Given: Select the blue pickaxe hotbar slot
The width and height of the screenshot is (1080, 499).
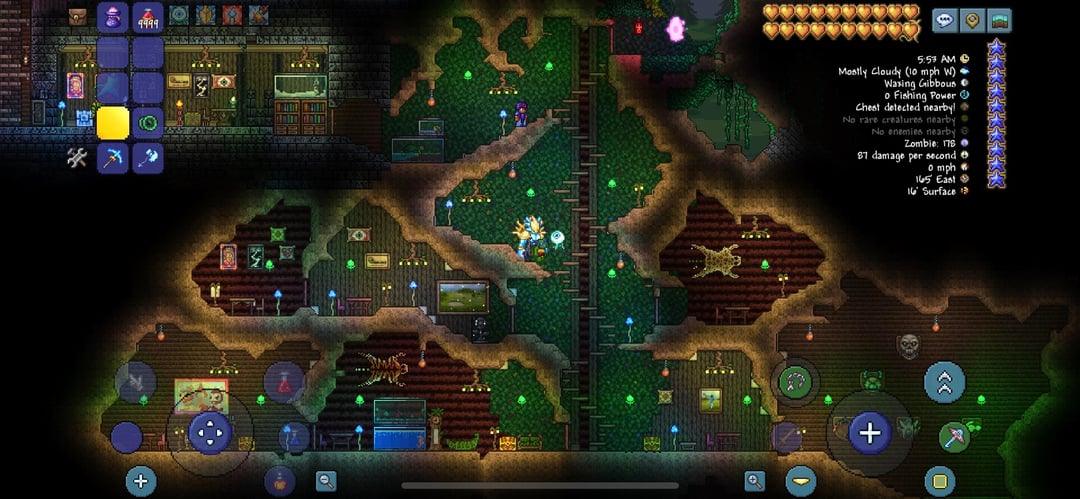Looking at the screenshot, I should 112,158.
